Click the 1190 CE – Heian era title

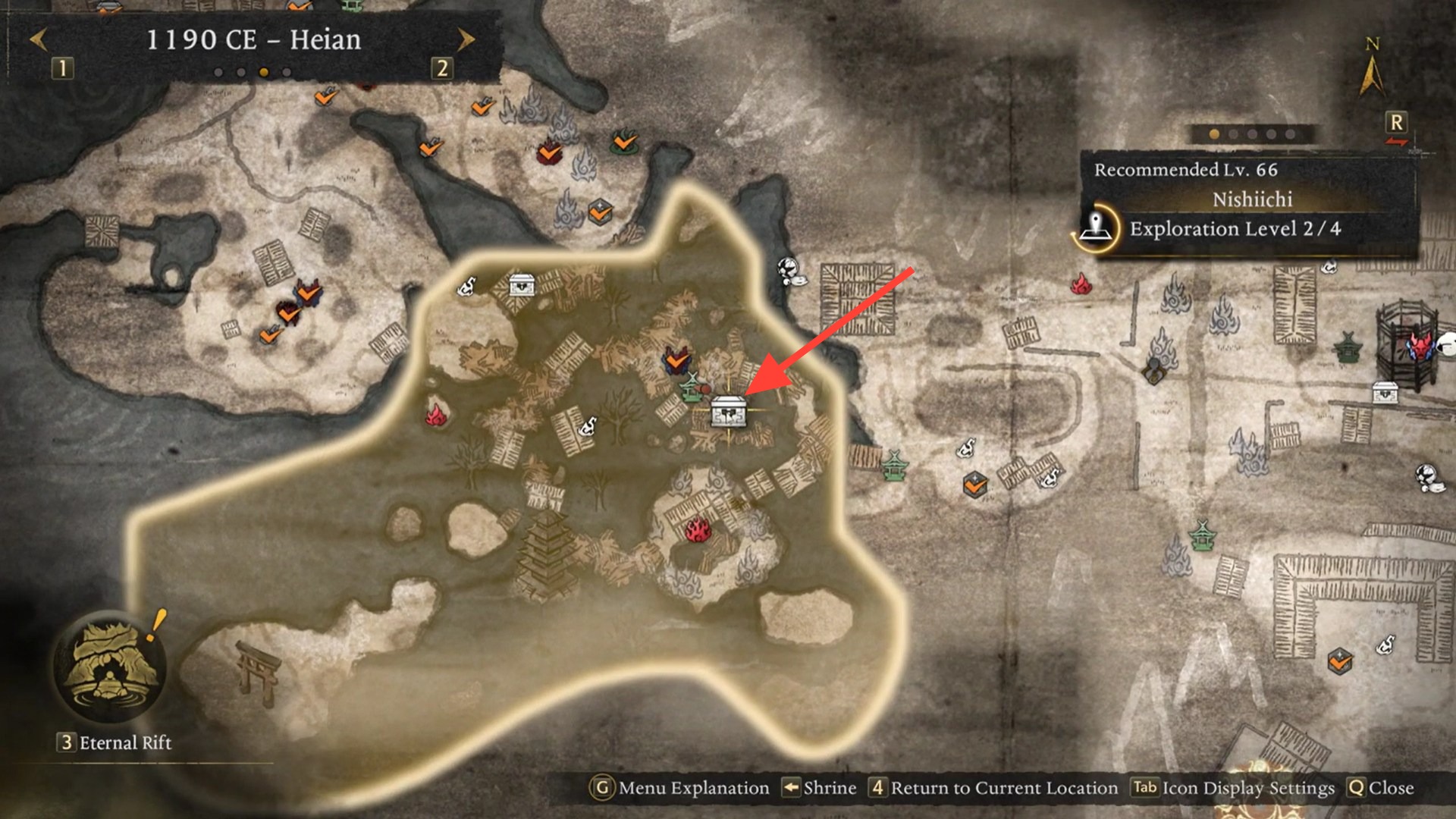pos(253,40)
